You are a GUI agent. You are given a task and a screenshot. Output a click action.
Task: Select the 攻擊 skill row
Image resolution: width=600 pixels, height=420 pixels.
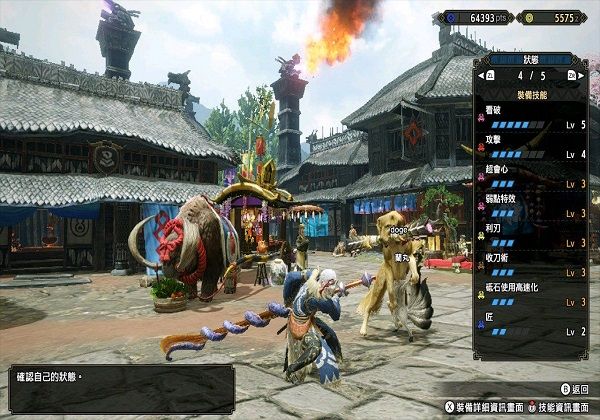[530, 148]
